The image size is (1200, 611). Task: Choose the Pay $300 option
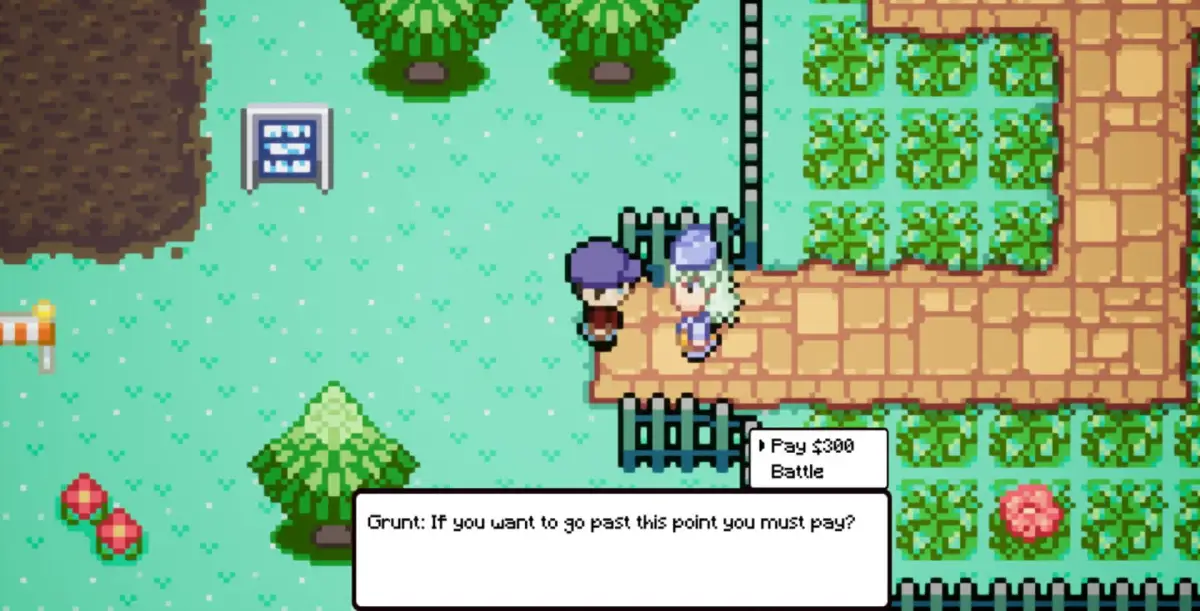[x=812, y=446]
